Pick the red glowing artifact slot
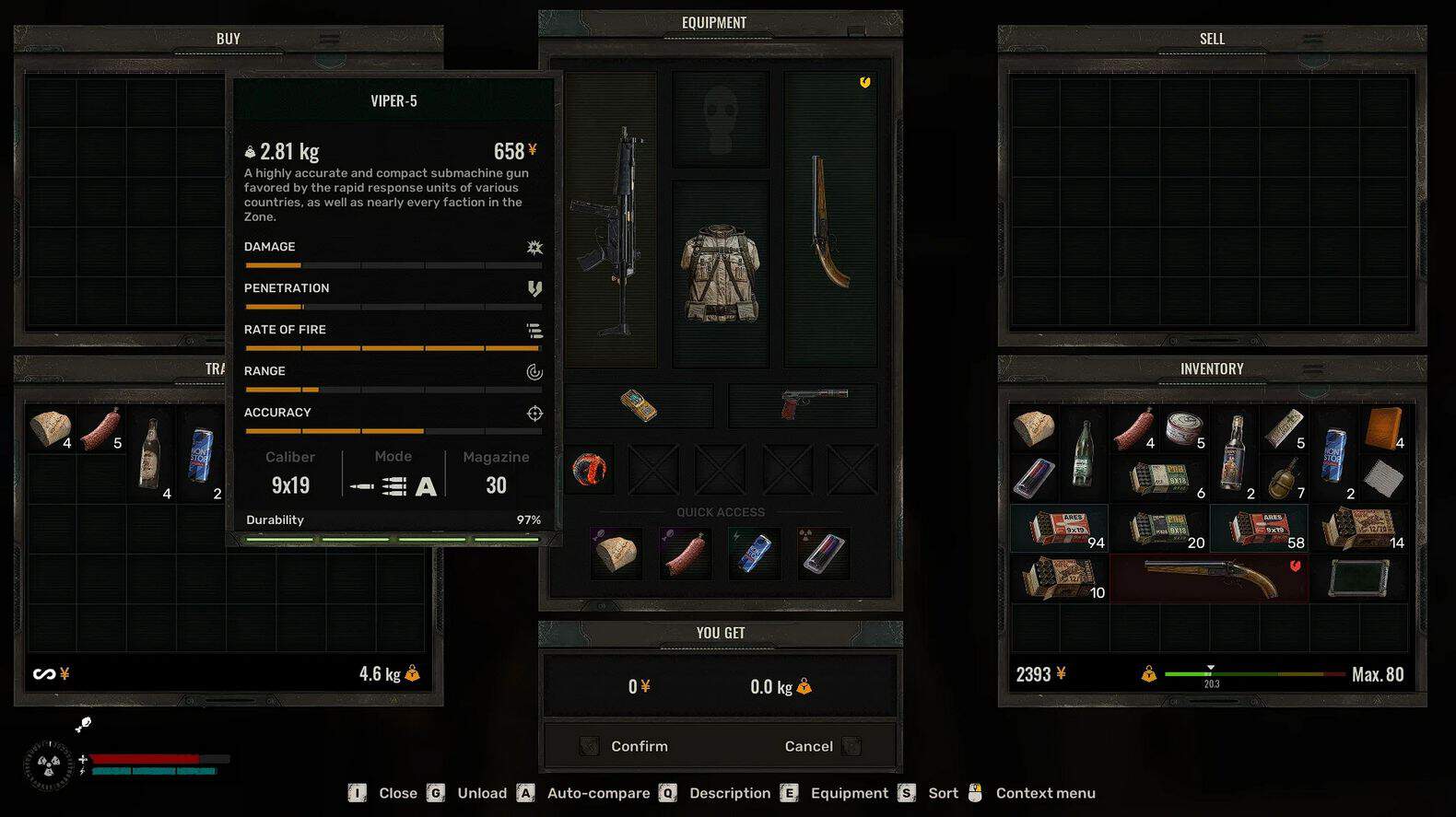 click(590, 470)
